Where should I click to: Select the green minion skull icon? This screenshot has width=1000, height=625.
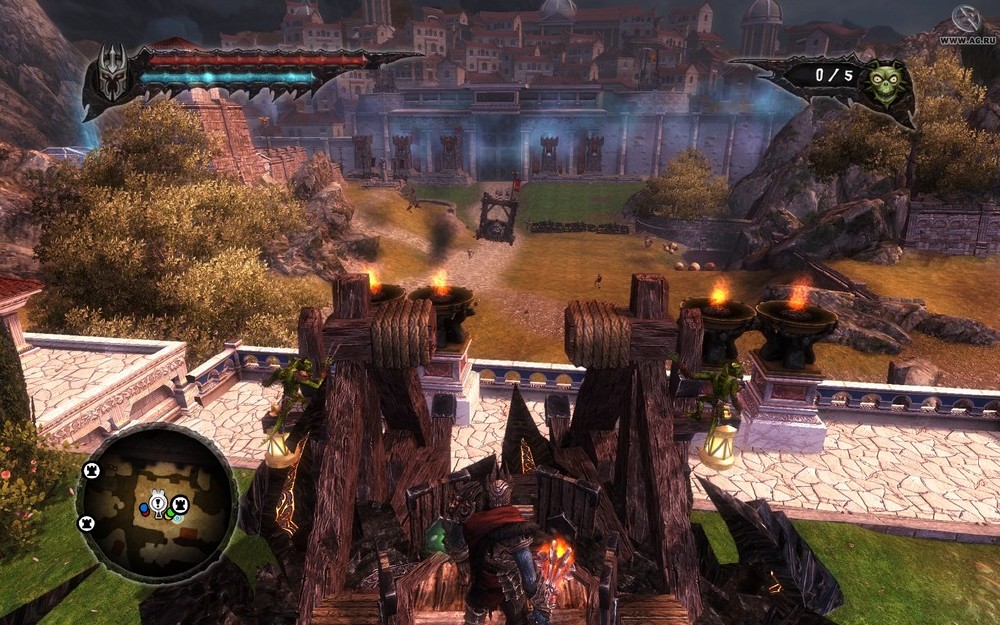tap(885, 81)
